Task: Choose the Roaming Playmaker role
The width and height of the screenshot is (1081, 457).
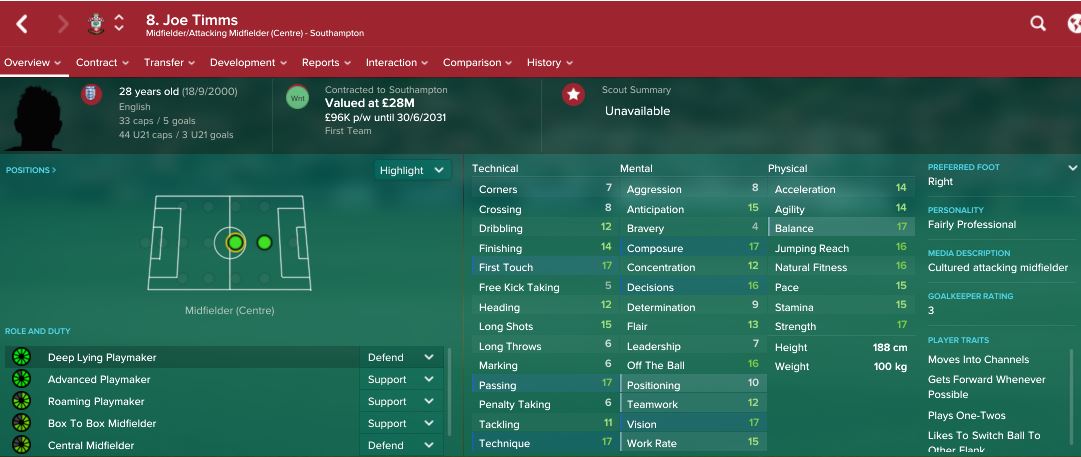Action: click(96, 401)
